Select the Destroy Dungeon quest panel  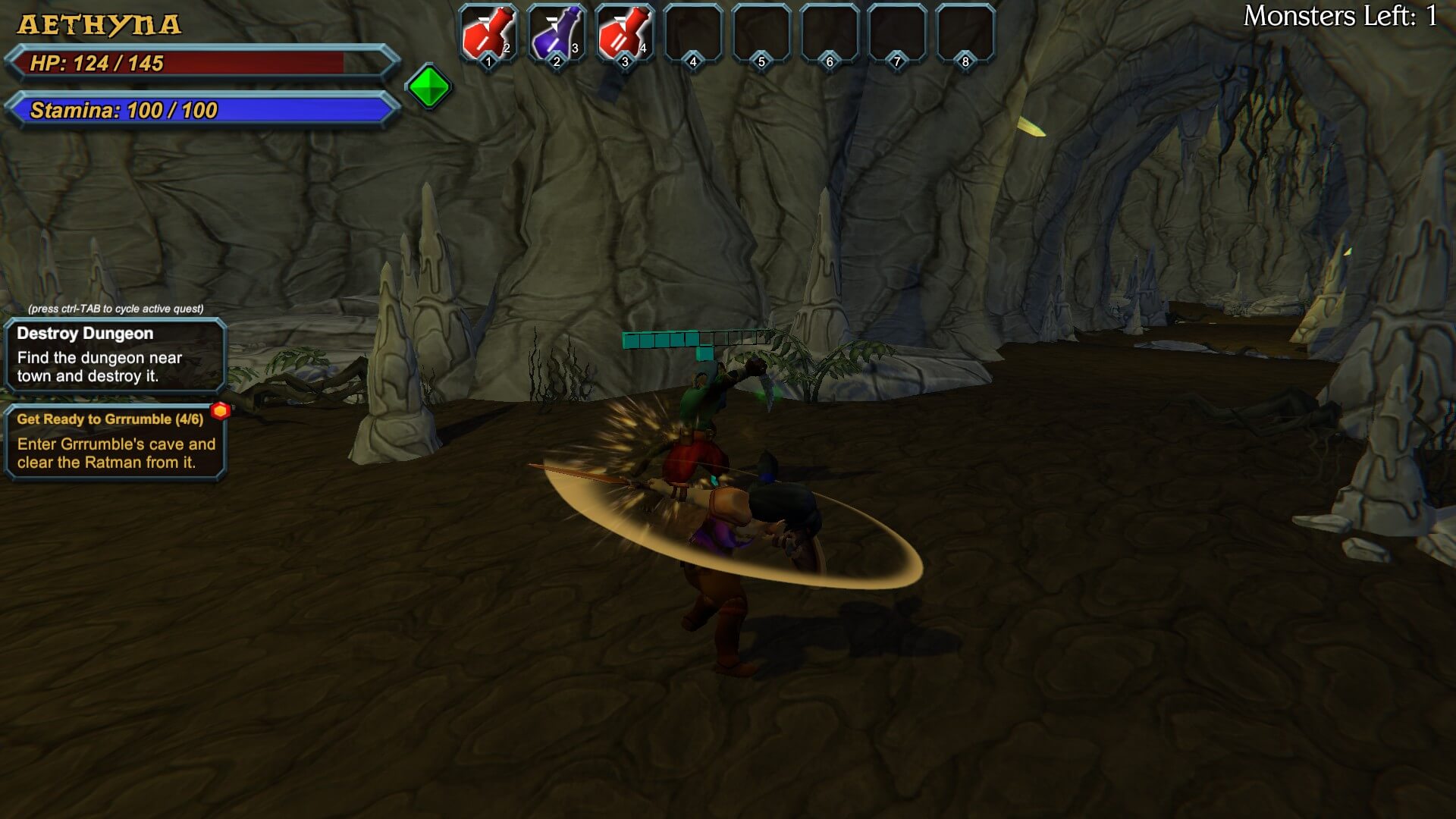point(115,354)
